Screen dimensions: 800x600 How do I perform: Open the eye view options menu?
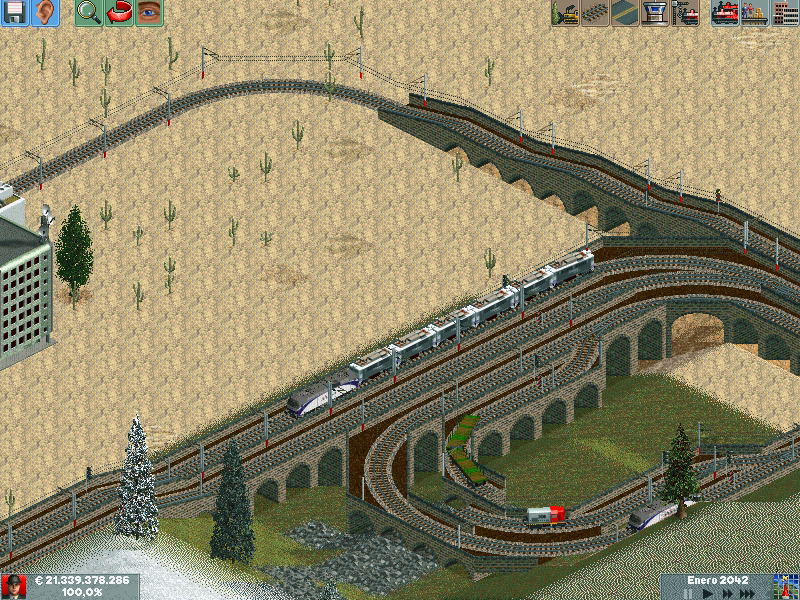pyautogui.click(x=149, y=12)
